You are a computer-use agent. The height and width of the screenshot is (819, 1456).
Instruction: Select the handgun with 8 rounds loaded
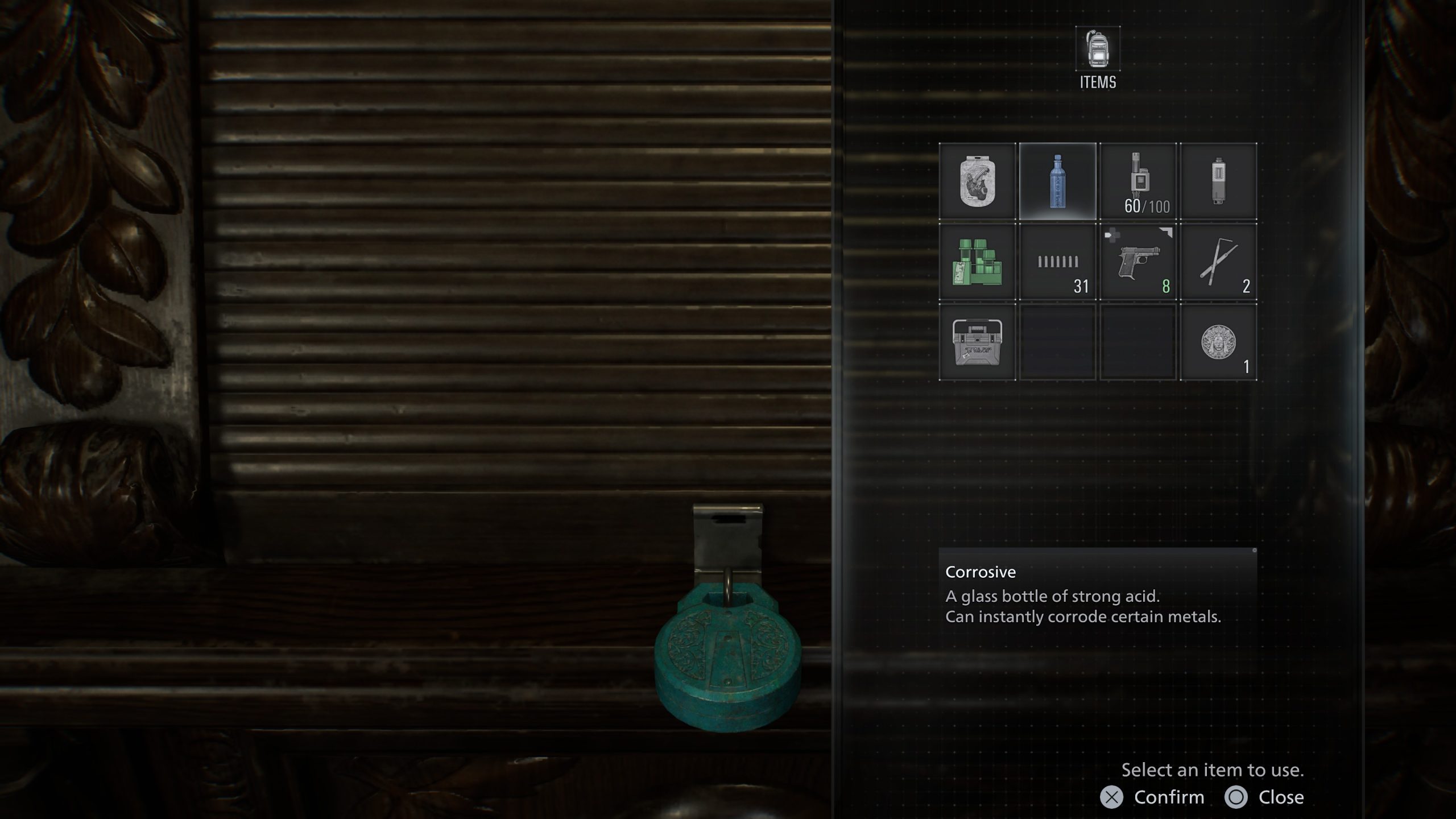coord(1137,262)
